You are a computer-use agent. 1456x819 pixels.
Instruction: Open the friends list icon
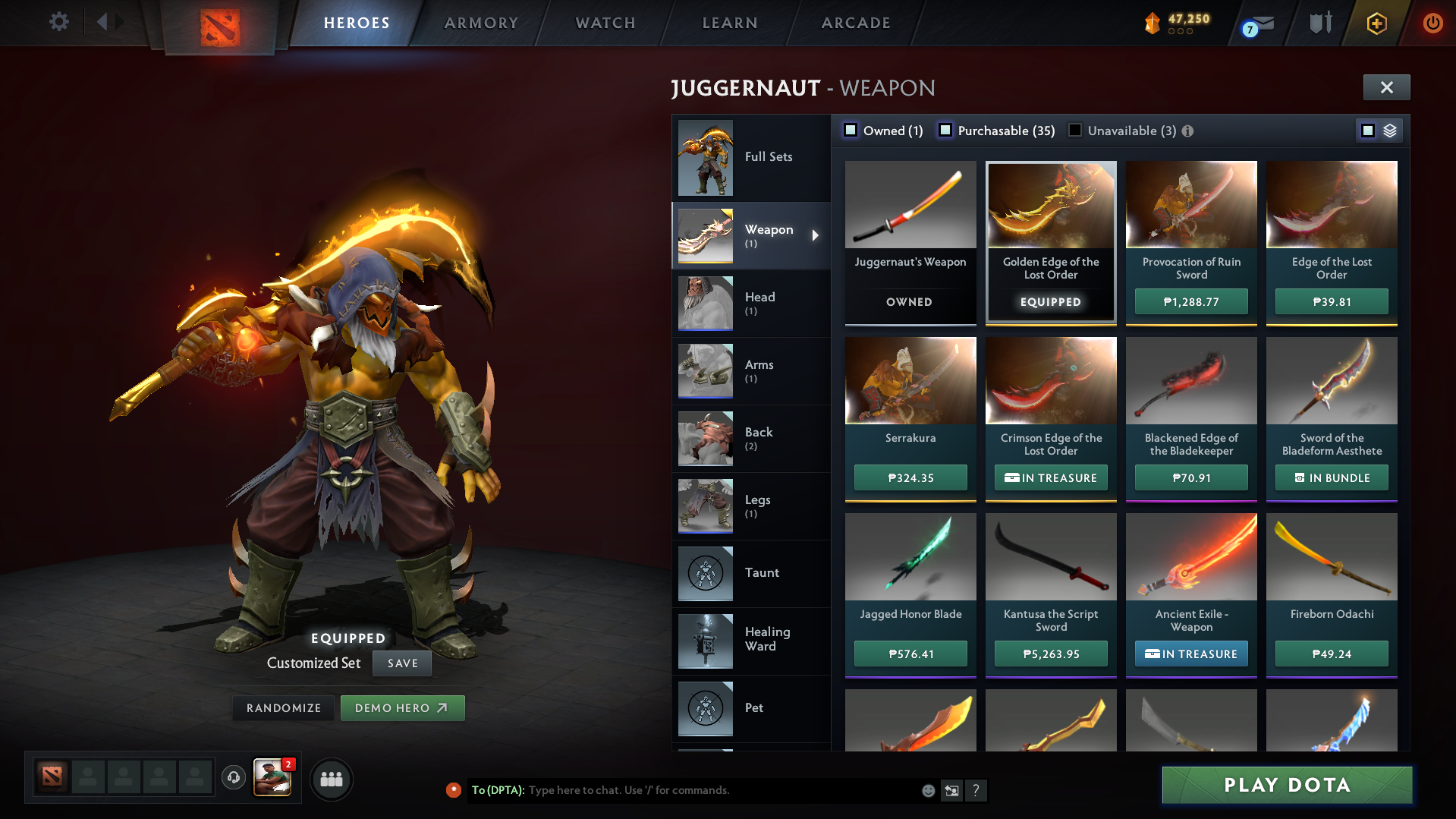pyautogui.click(x=332, y=779)
